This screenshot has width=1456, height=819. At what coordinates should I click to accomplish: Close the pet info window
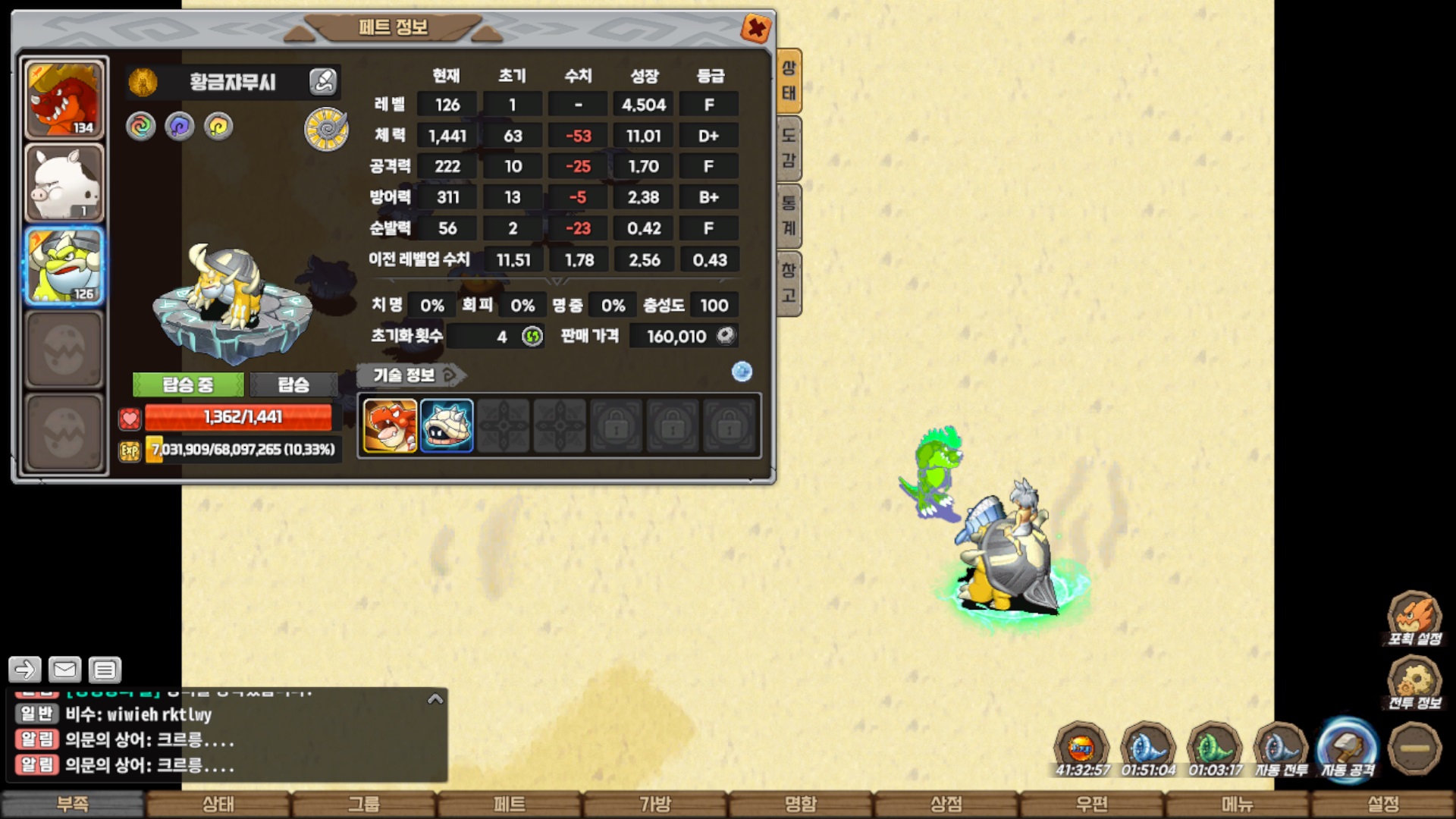tap(756, 29)
